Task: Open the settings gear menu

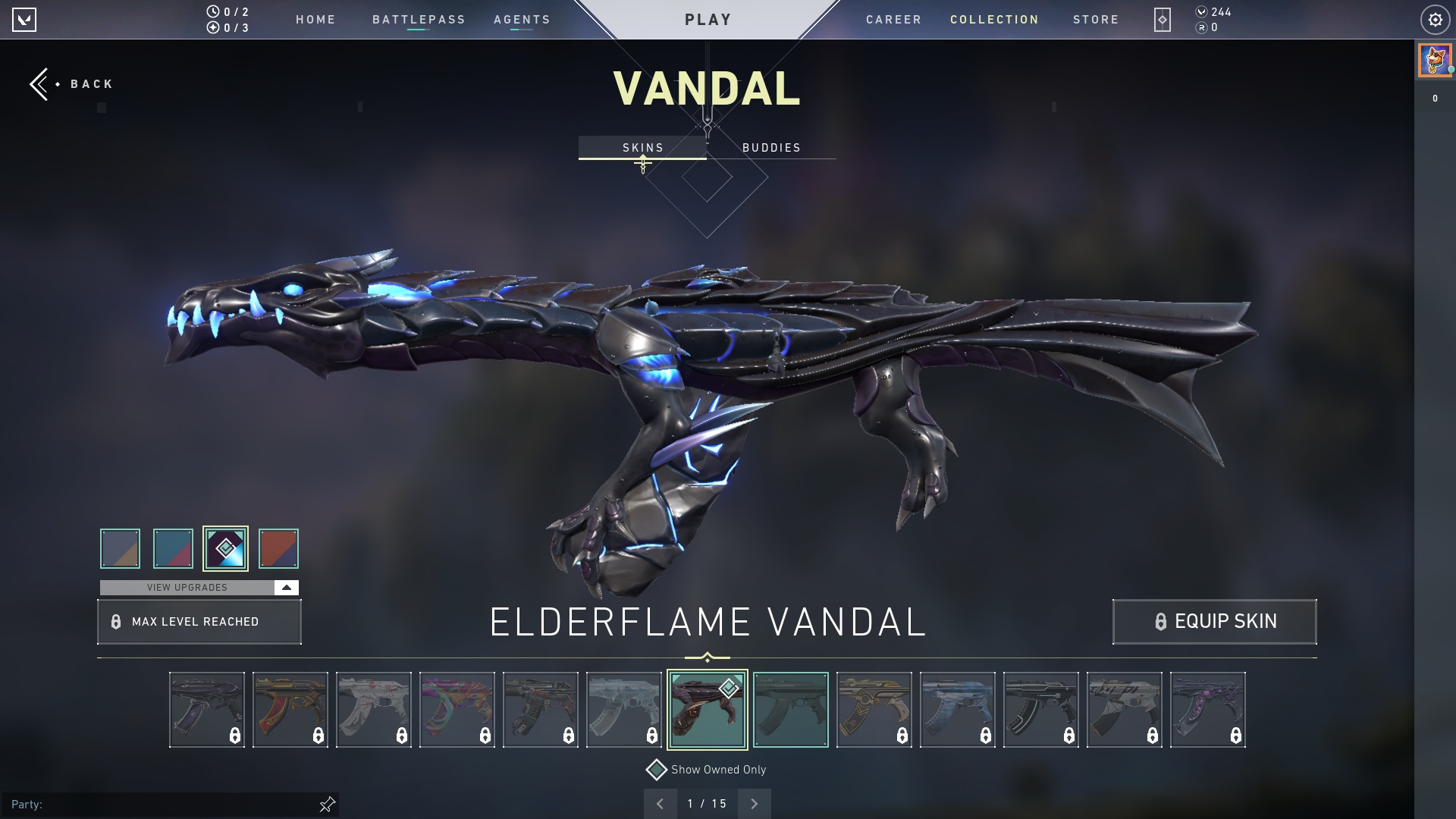Action: 1436,20
